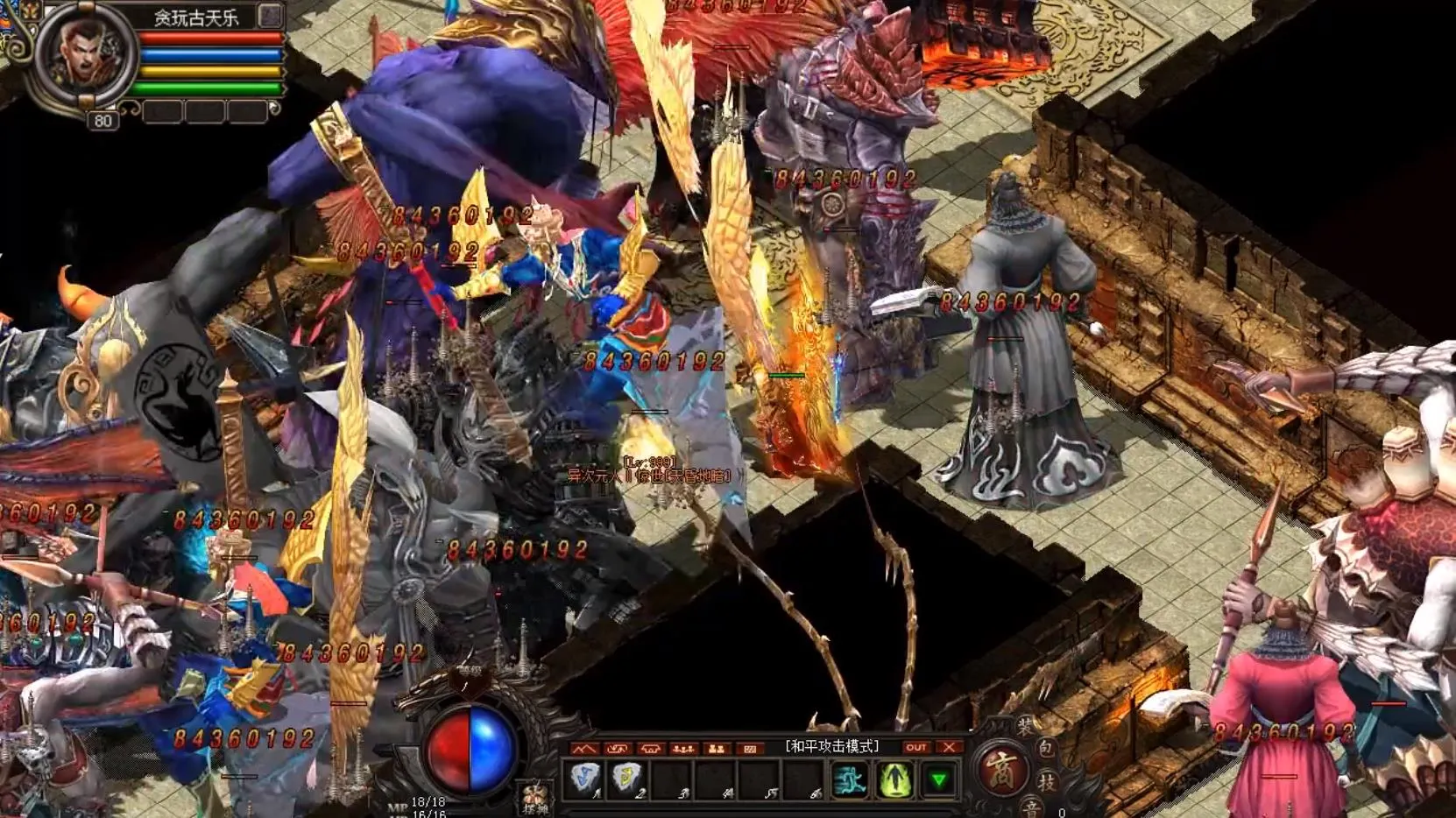Toggle the 和平攻击模式 attack mode label
1456x818 pixels.
[x=831, y=746]
